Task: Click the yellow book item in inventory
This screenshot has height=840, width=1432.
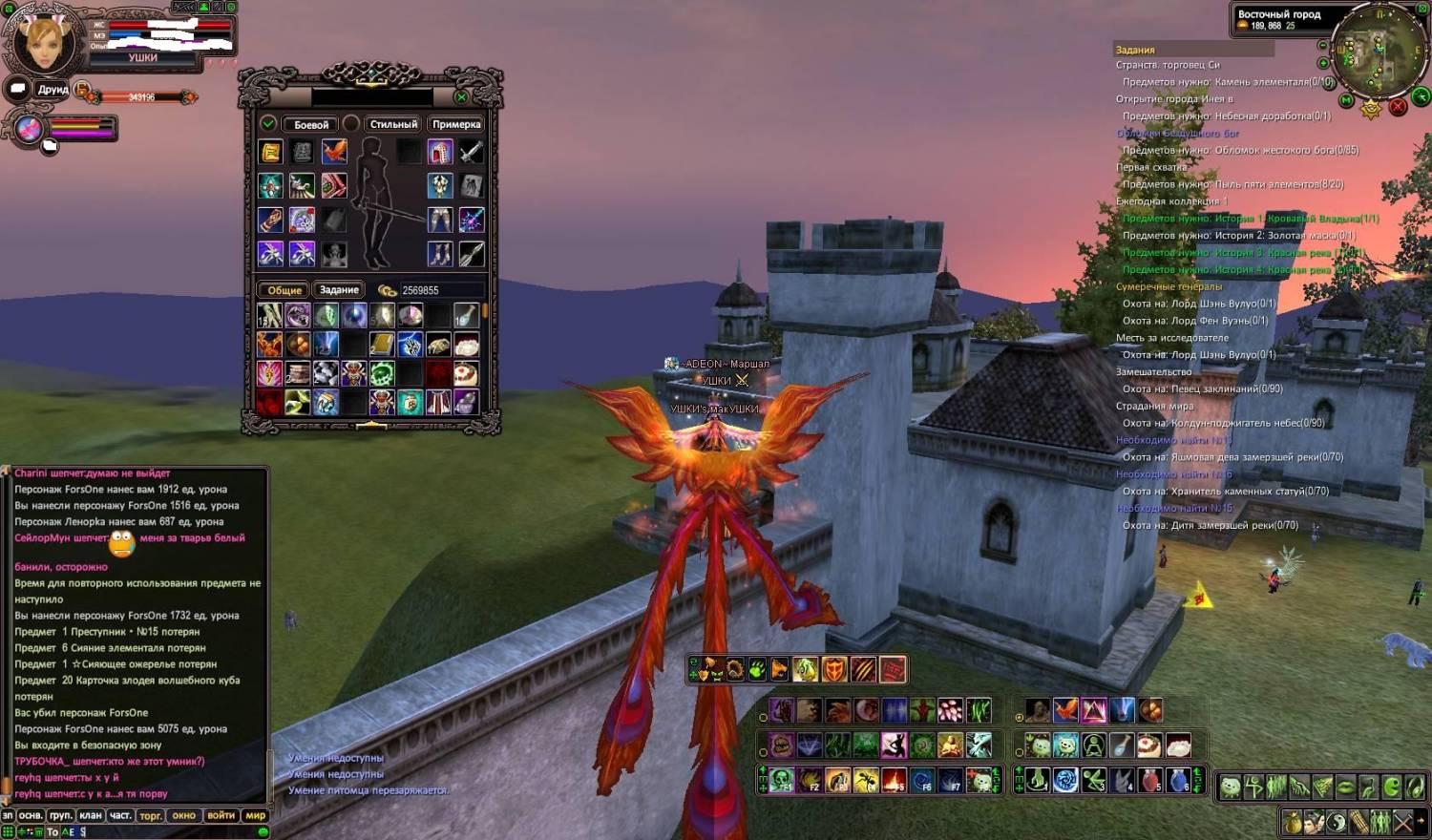Action: [382, 344]
